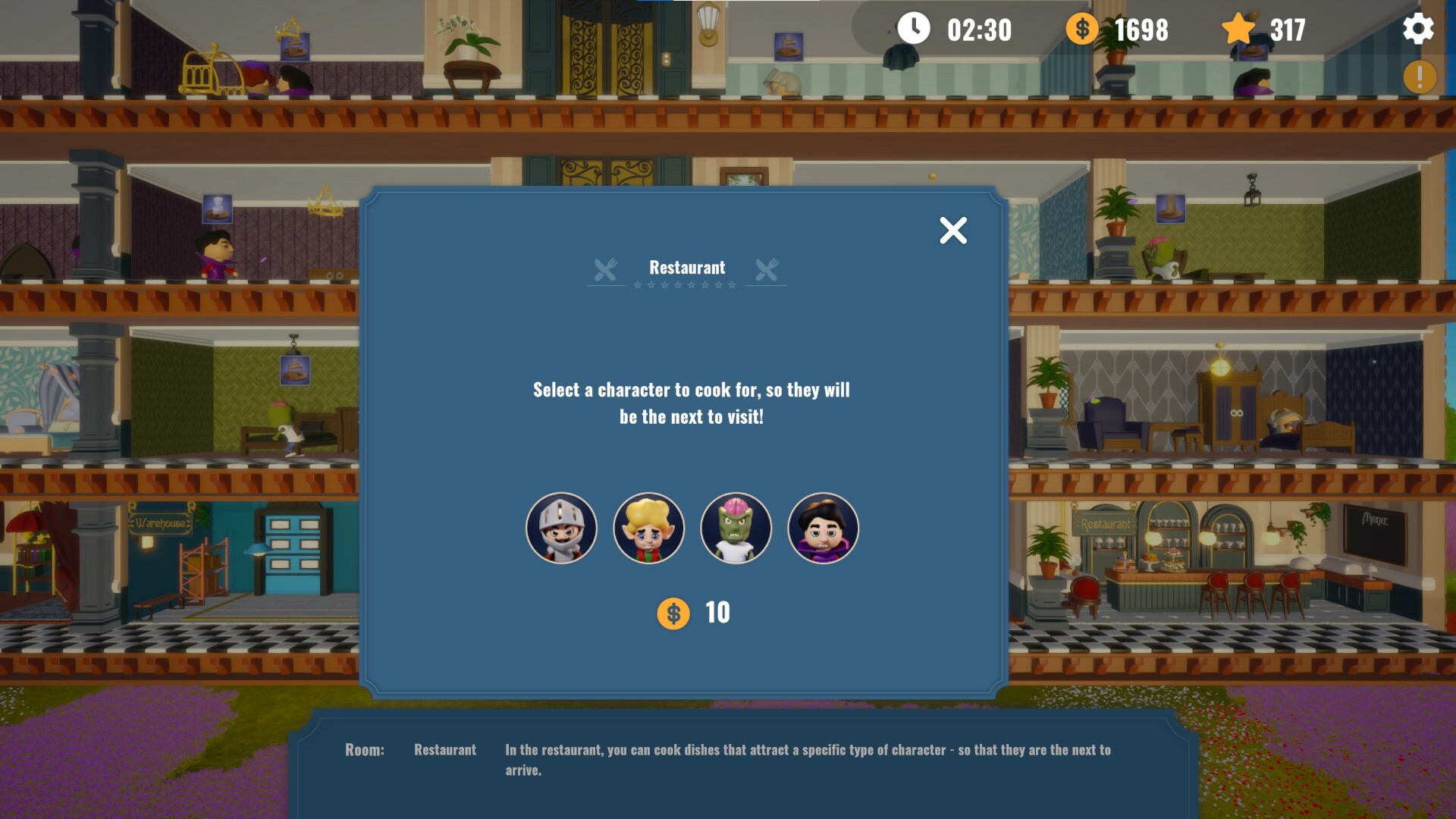Click the Restaurant title in the dialog
Viewport: 1456px width, 819px height.
coord(686,267)
